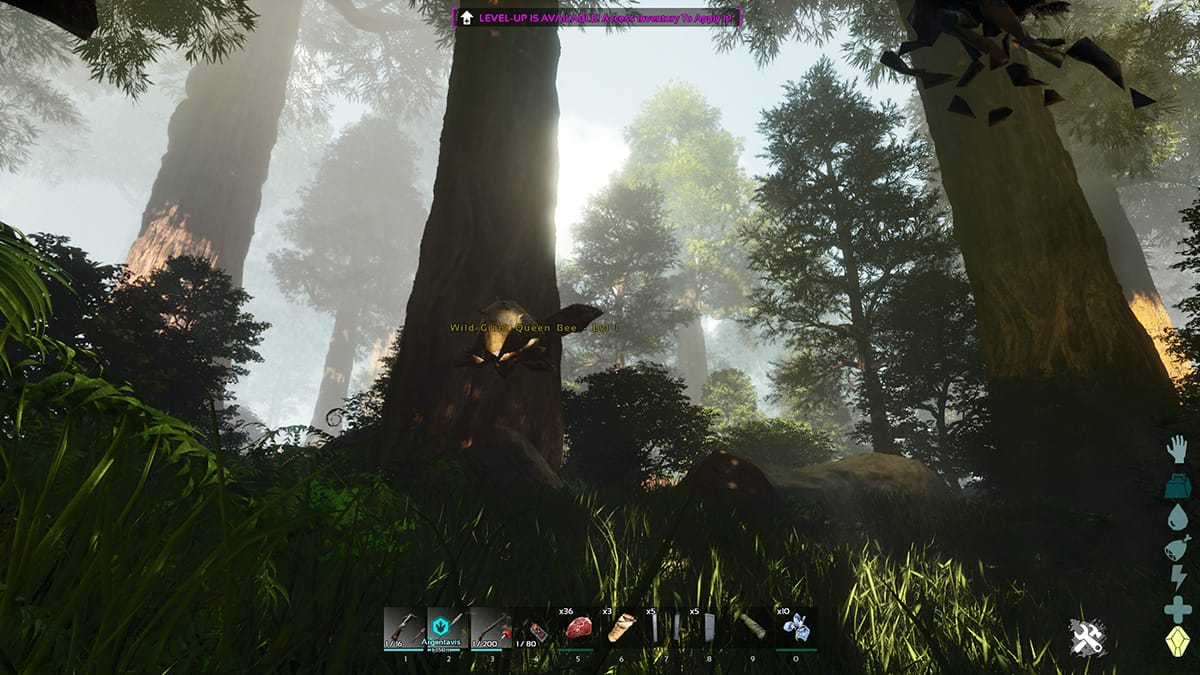1200x675 pixels.
Task: Select the Argentavis hotbar slot
Action: pos(448,628)
